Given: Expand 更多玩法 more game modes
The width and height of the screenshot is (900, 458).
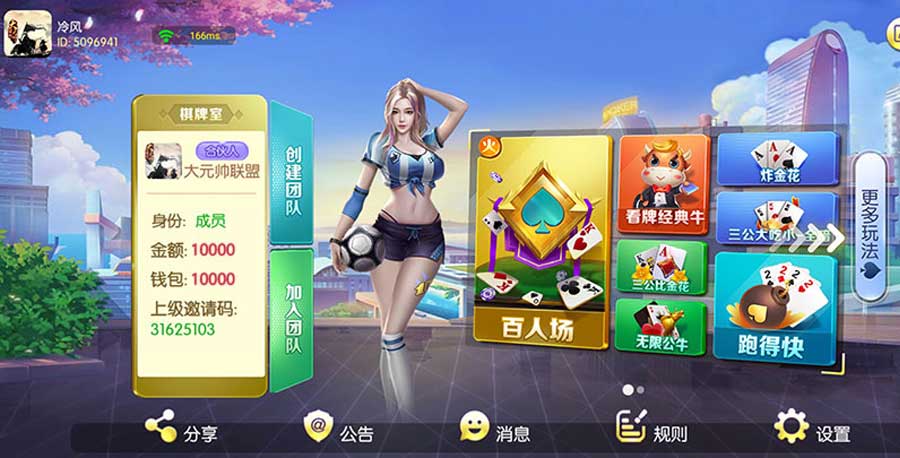Looking at the screenshot, I should click(869, 226).
